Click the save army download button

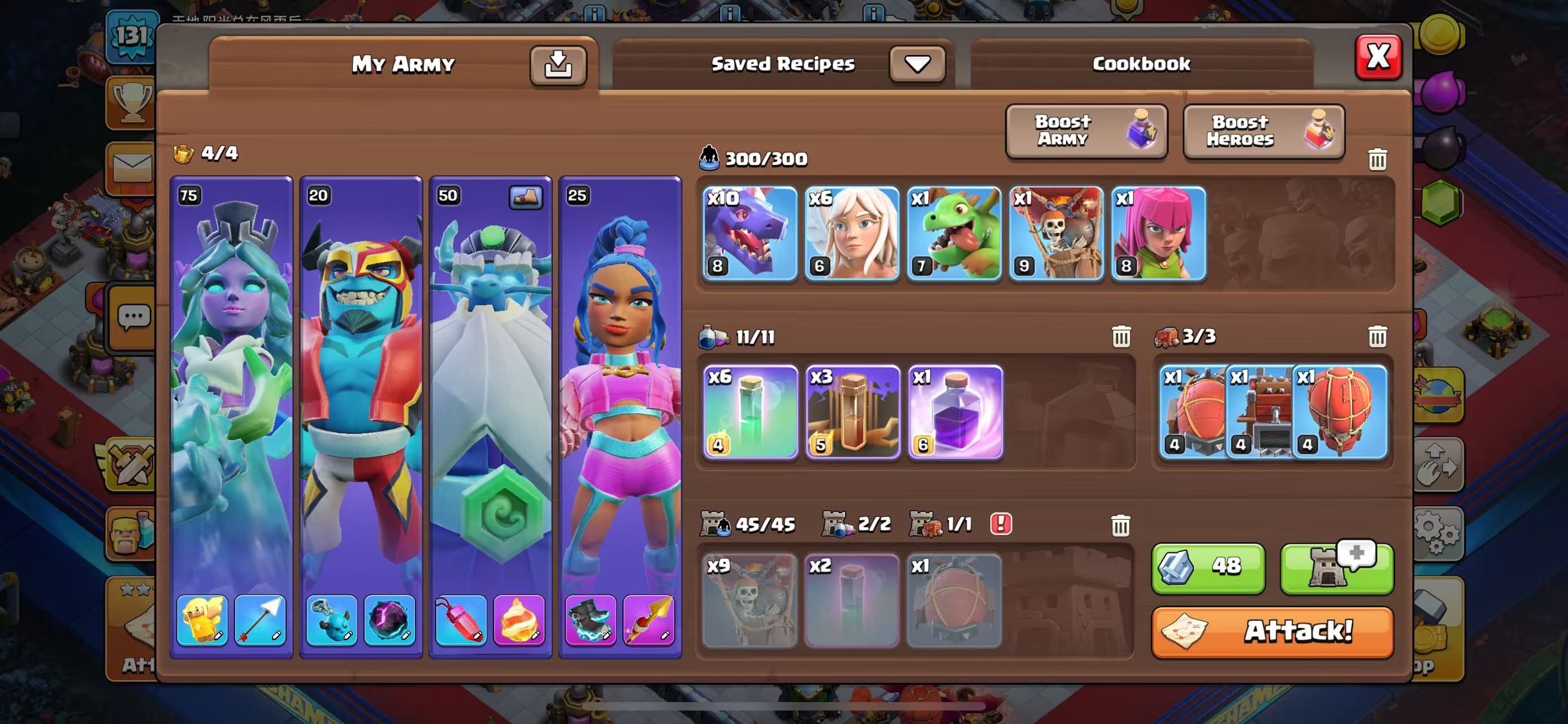point(557,64)
